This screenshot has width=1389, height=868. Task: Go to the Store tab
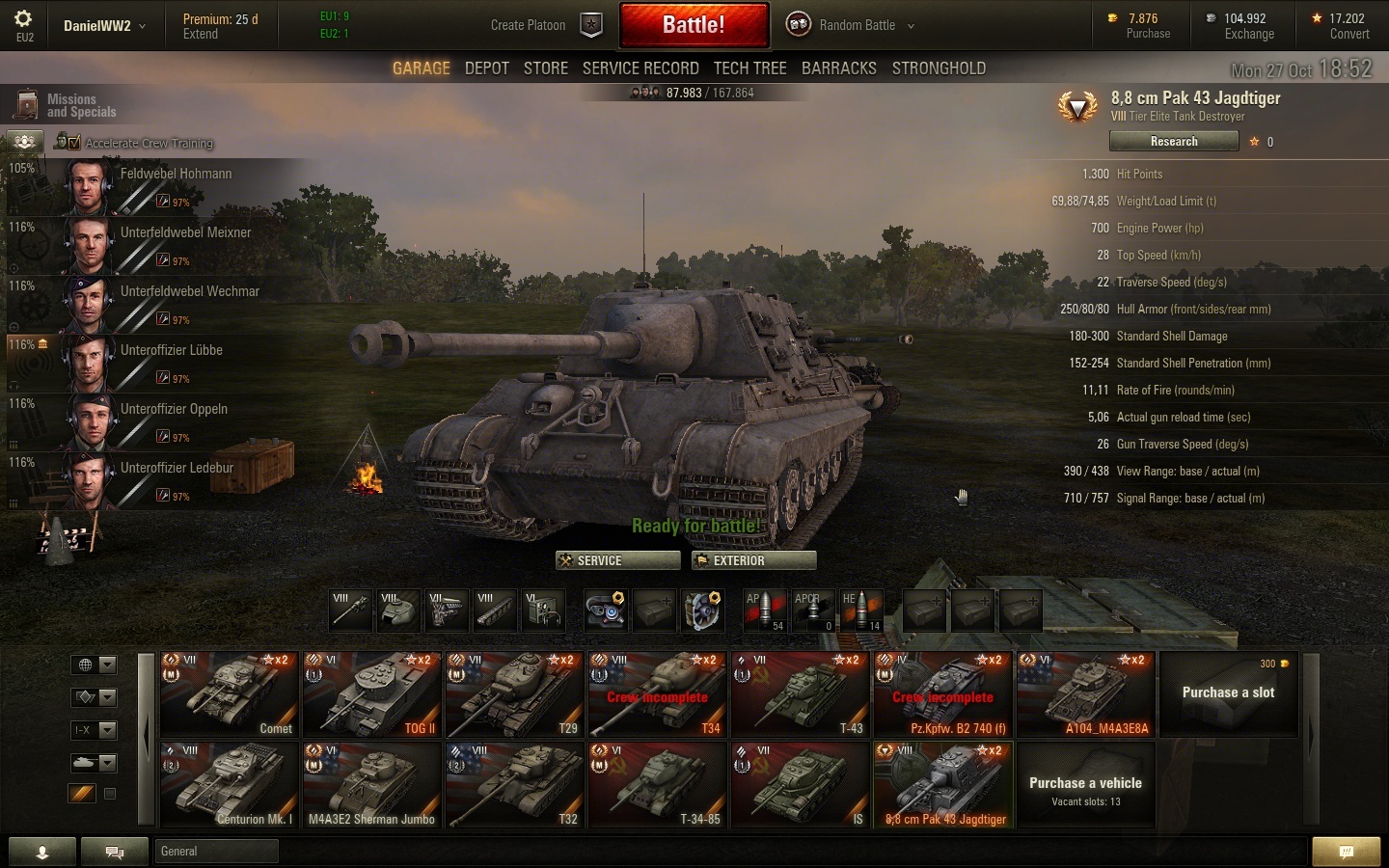pyautogui.click(x=546, y=68)
